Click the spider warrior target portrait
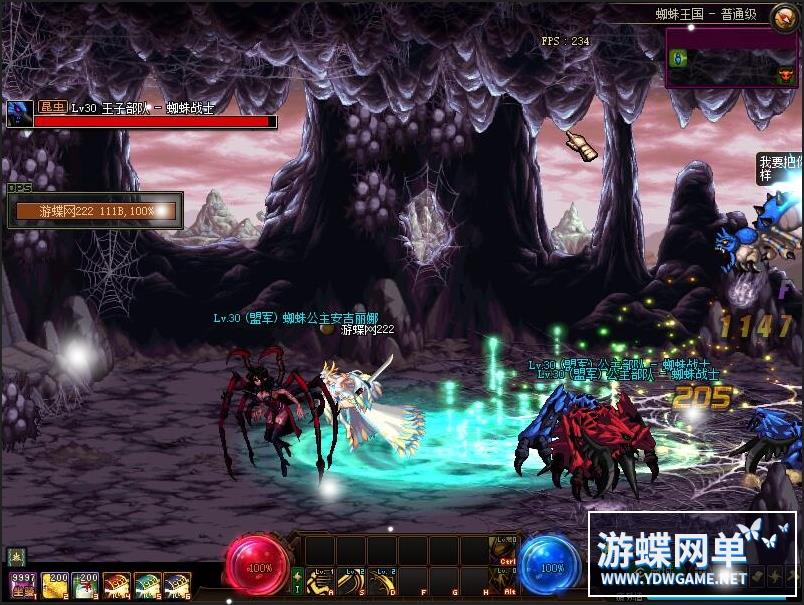The height and width of the screenshot is (605, 804). pyautogui.click(x=18, y=113)
